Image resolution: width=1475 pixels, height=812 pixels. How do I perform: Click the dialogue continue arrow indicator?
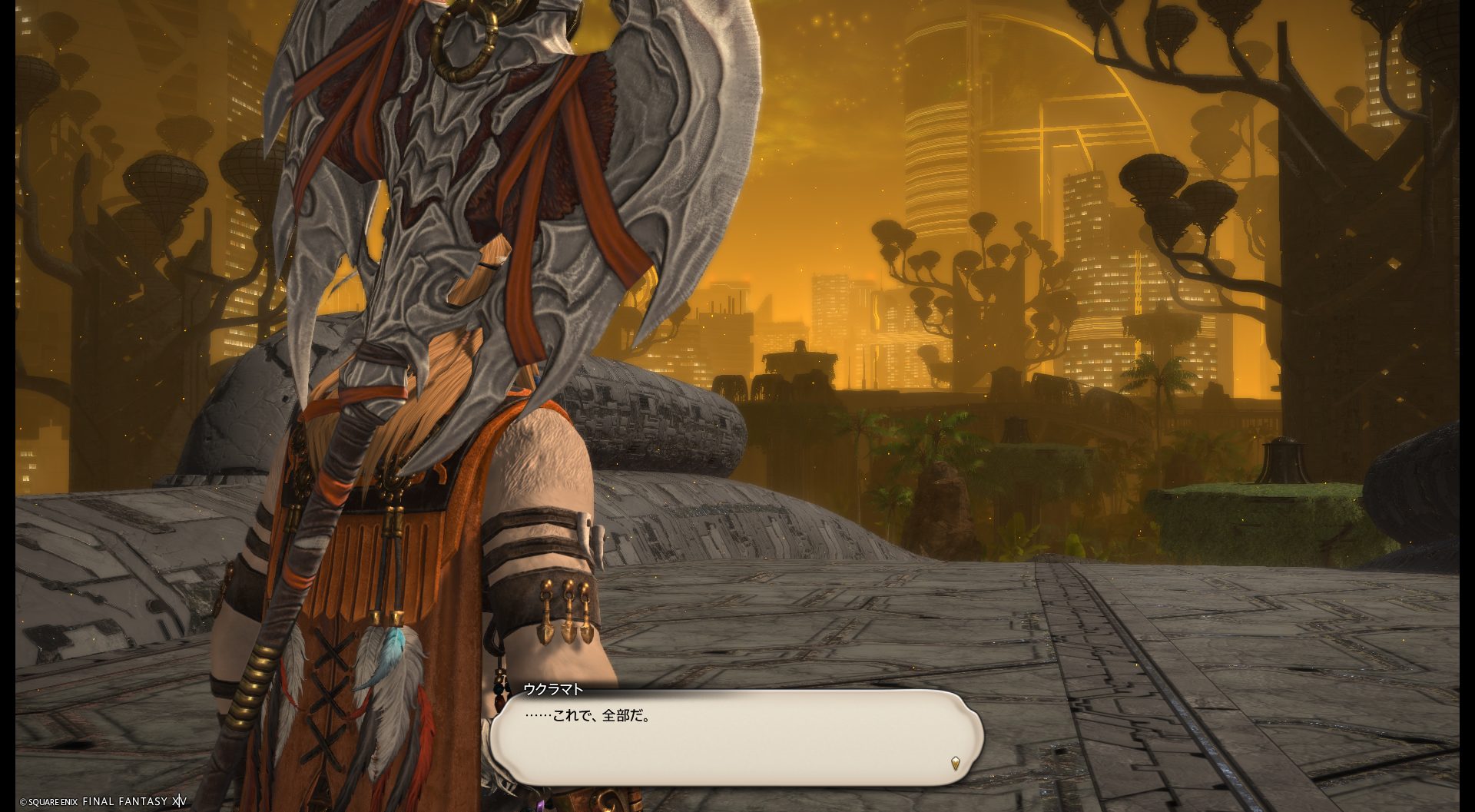click(x=955, y=763)
